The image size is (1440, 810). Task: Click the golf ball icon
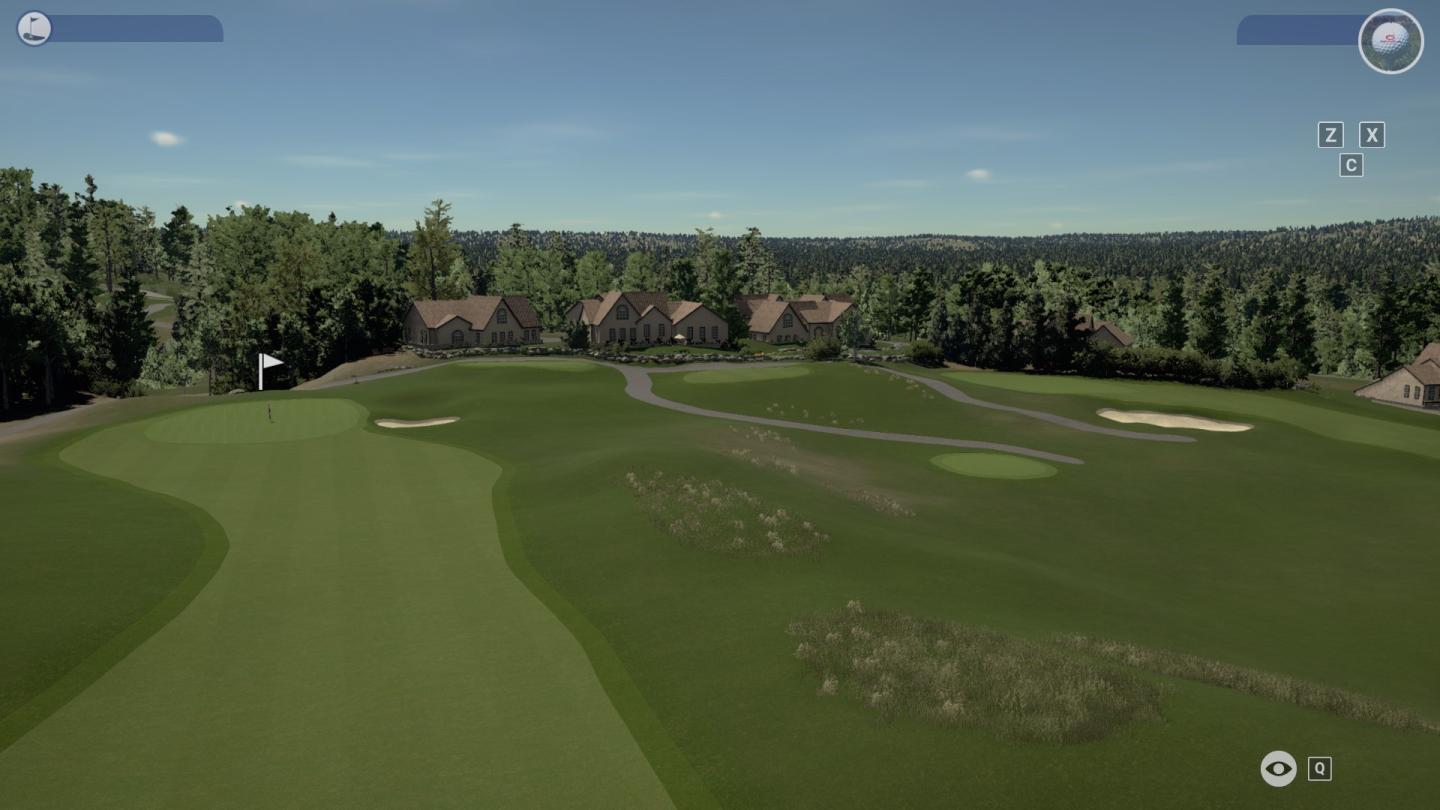(1390, 41)
